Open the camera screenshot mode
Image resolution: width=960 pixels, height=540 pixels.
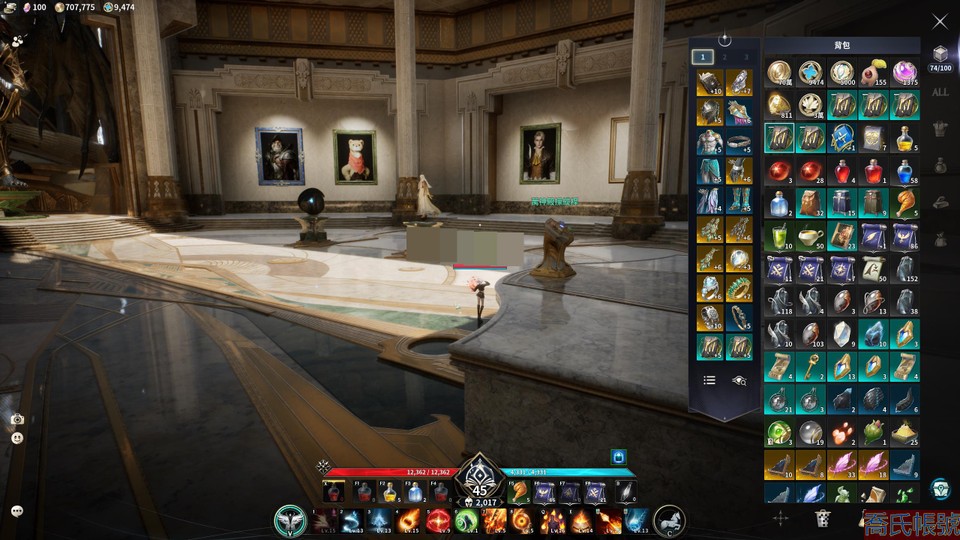point(17,420)
